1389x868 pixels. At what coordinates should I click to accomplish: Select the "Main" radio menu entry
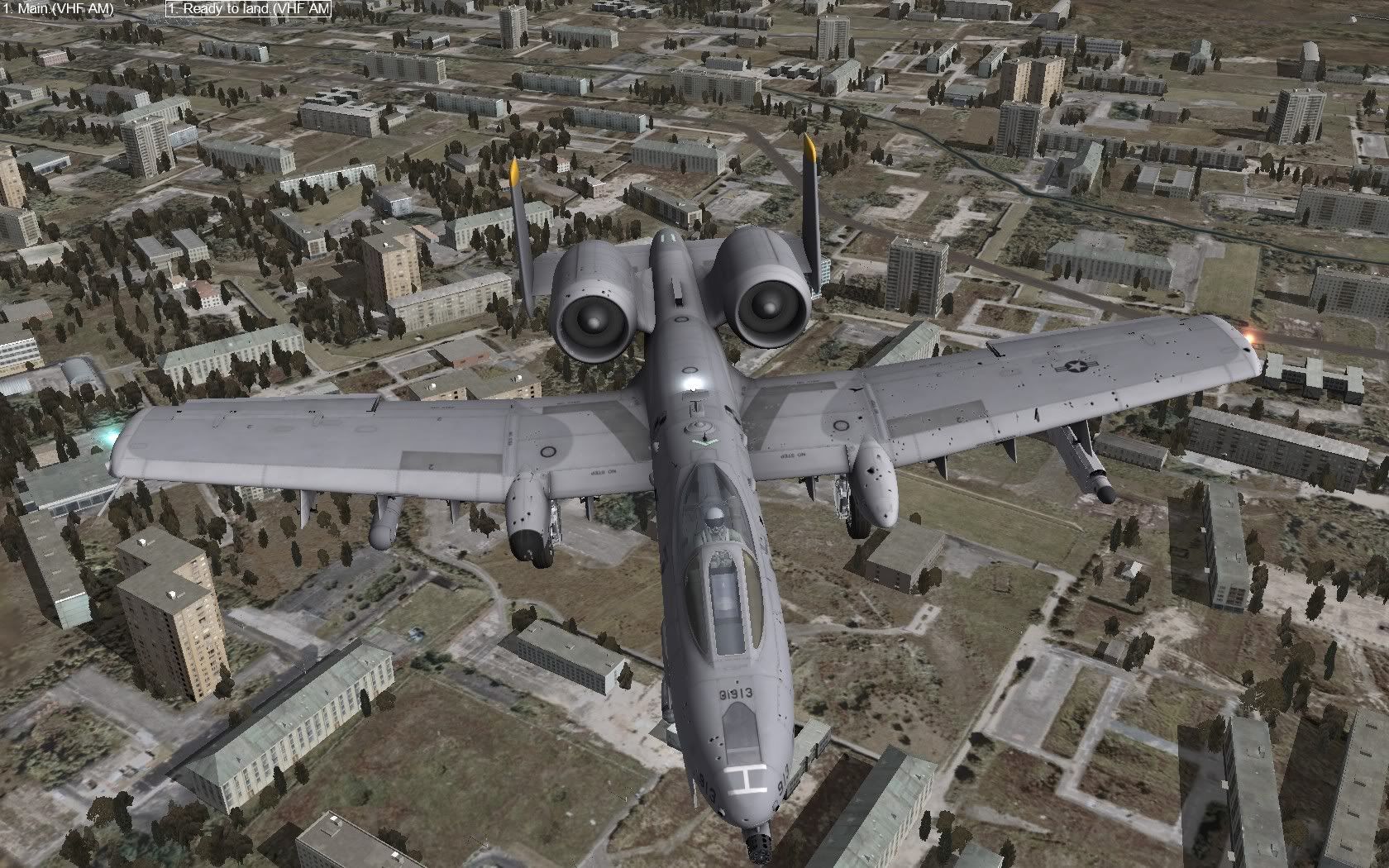pos(58,10)
